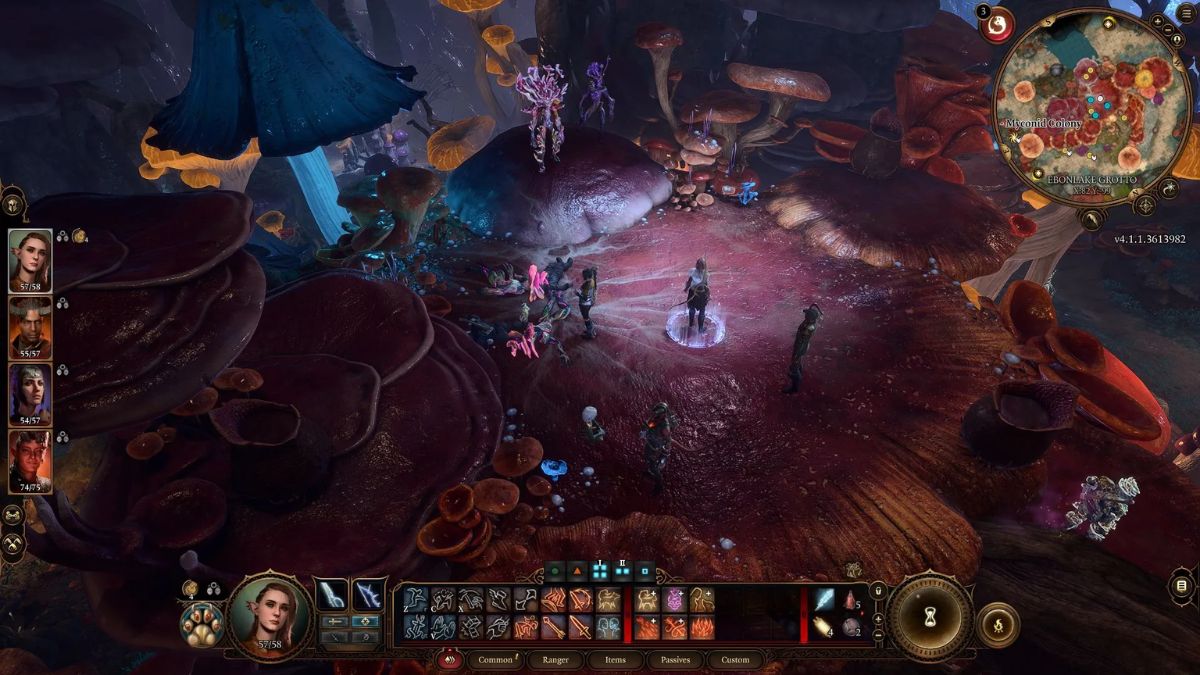Image resolution: width=1200 pixels, height=675 pixels.
Task: Use the feather item in quick slot
Action: (824, 600)
